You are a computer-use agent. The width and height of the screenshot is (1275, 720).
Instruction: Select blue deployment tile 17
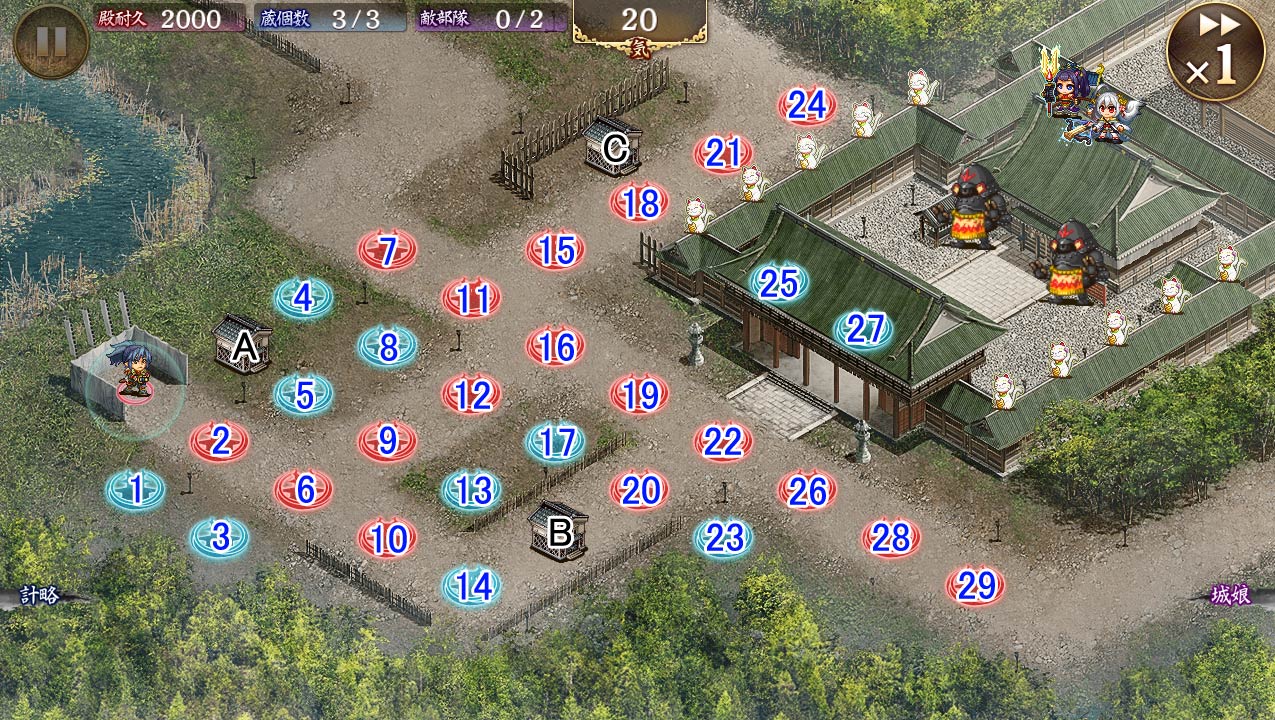coord(556,442)
